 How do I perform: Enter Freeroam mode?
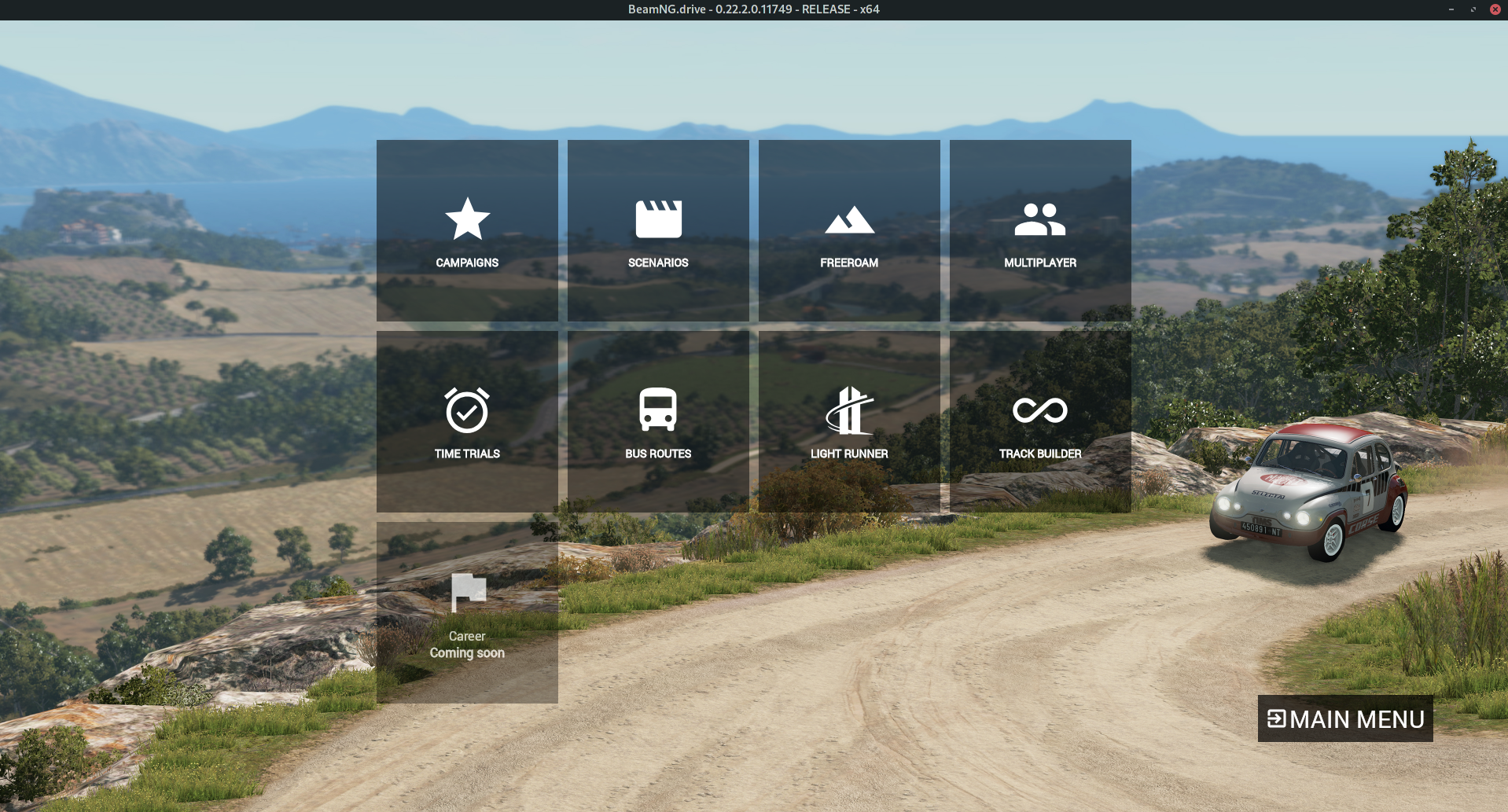[x=849, y=230]
